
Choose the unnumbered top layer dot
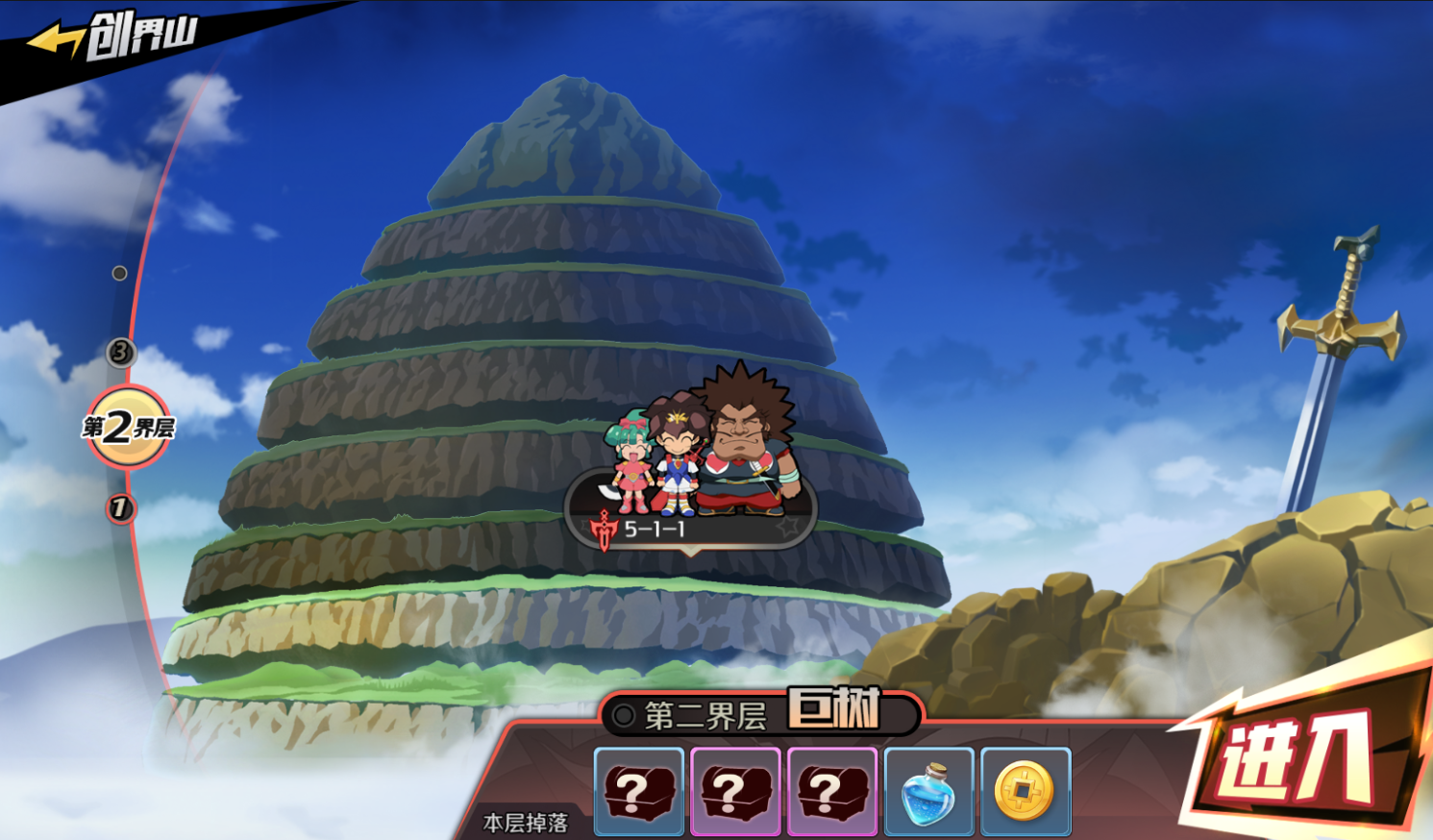[x=119, y=273]
